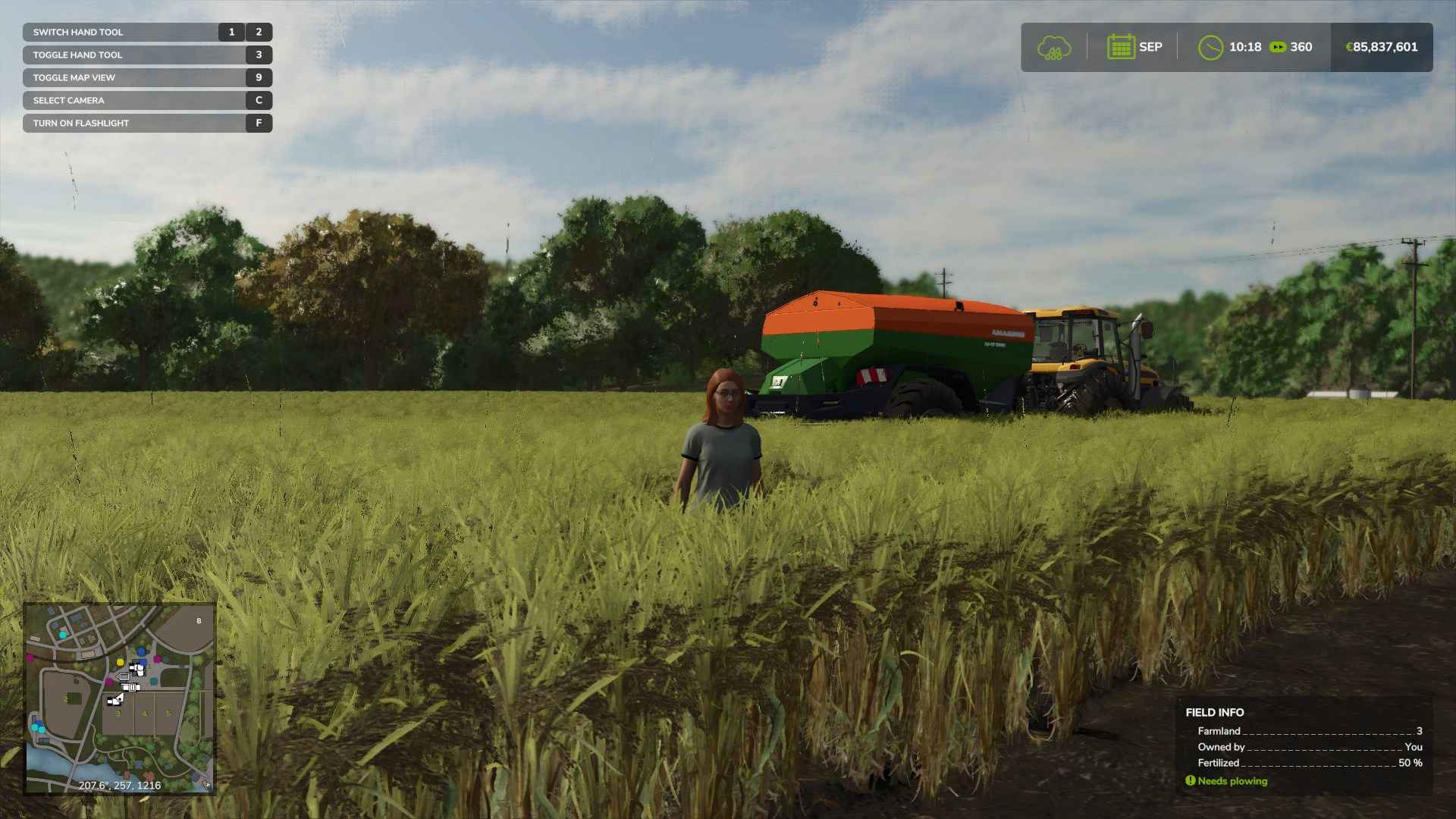Image resolution: width=1456 pixels, height=819 pixels.
Task: Click the fast-forward time scale icon
Action: click(x=1278, y=47)
